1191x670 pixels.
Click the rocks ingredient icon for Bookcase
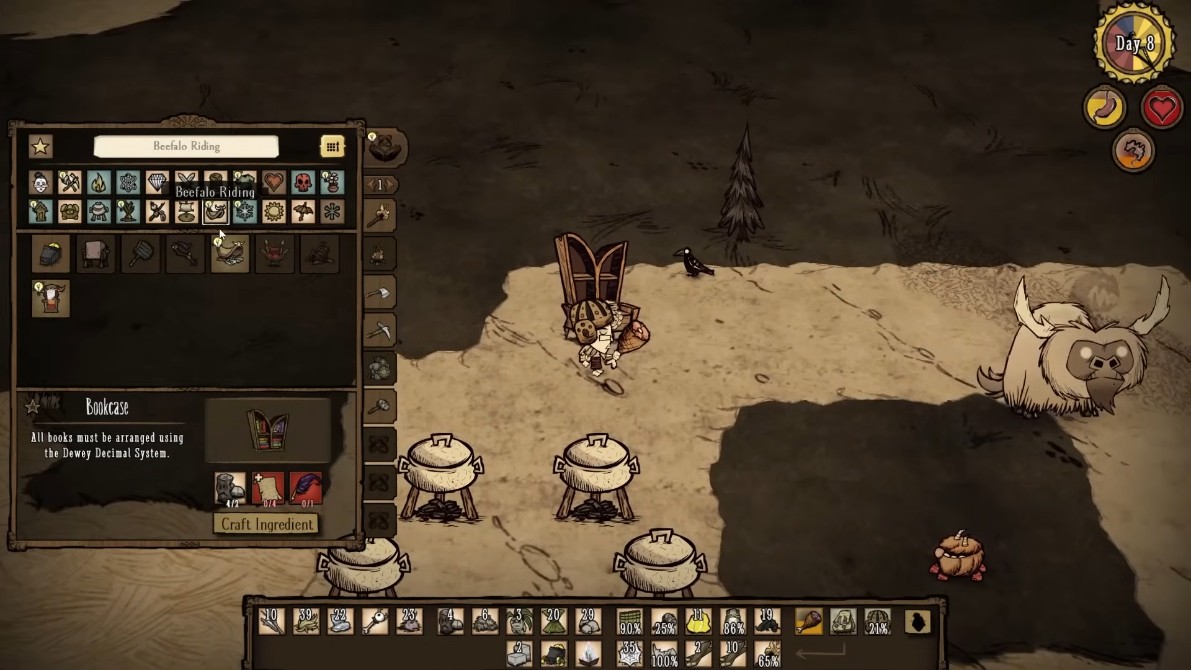(230, 489)
